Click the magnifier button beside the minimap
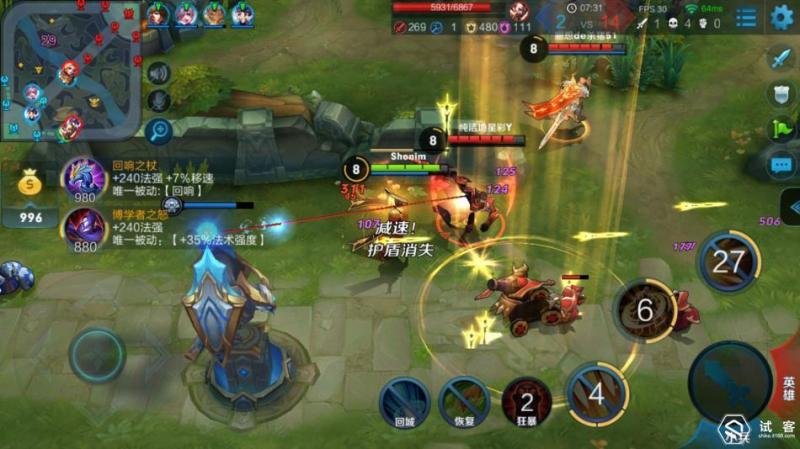 [158, 129]
